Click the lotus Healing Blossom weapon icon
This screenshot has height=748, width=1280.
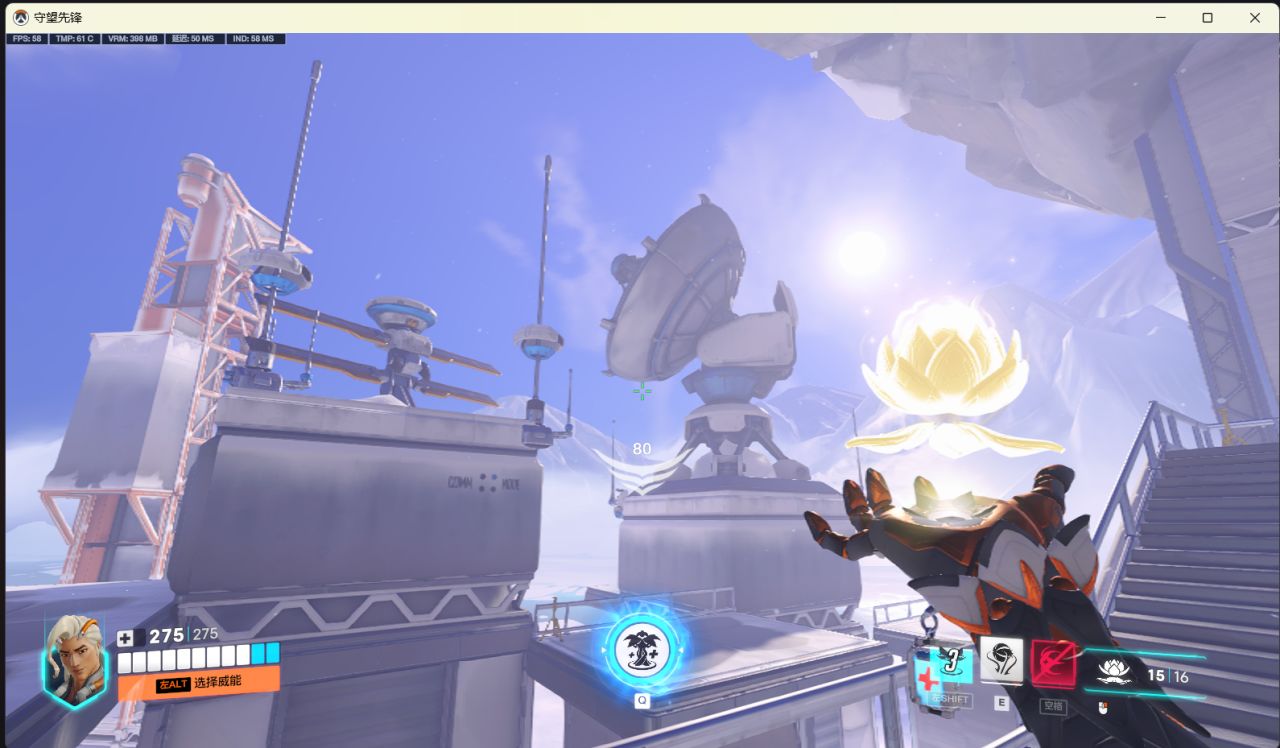tap(1113, 672)
